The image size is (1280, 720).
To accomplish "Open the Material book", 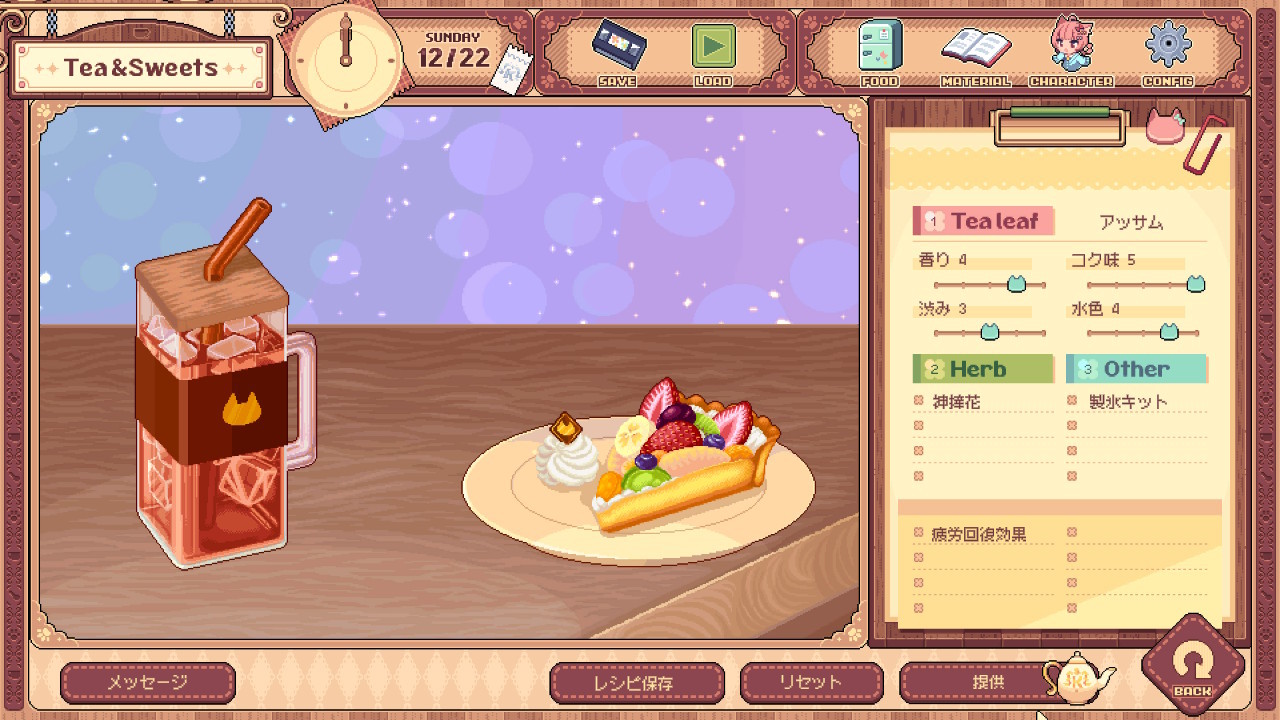I will (x=975, y=50).
